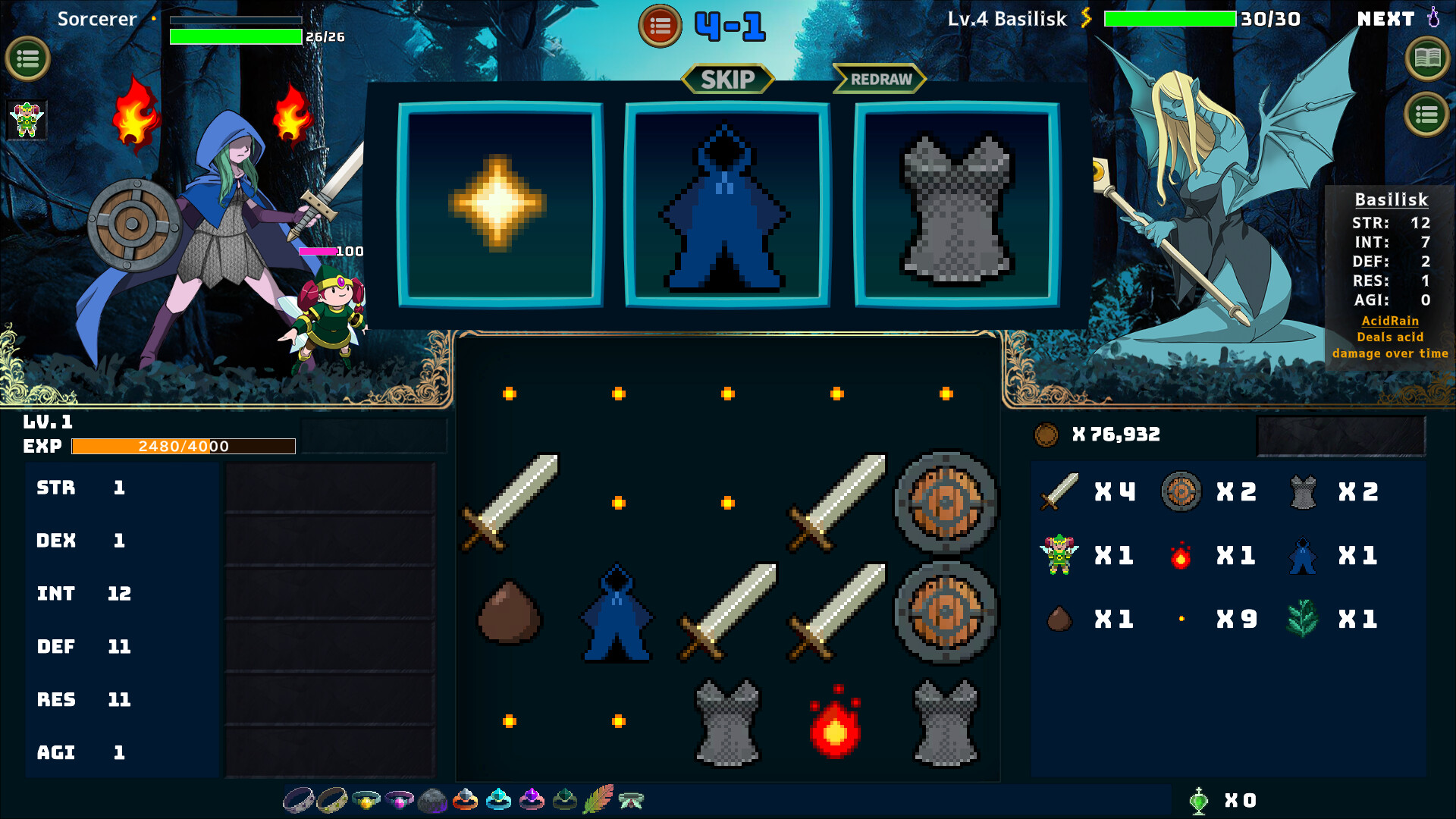Click the SKIP button
The height and width of the screenshot is (819, 1456).
point(727,79)
